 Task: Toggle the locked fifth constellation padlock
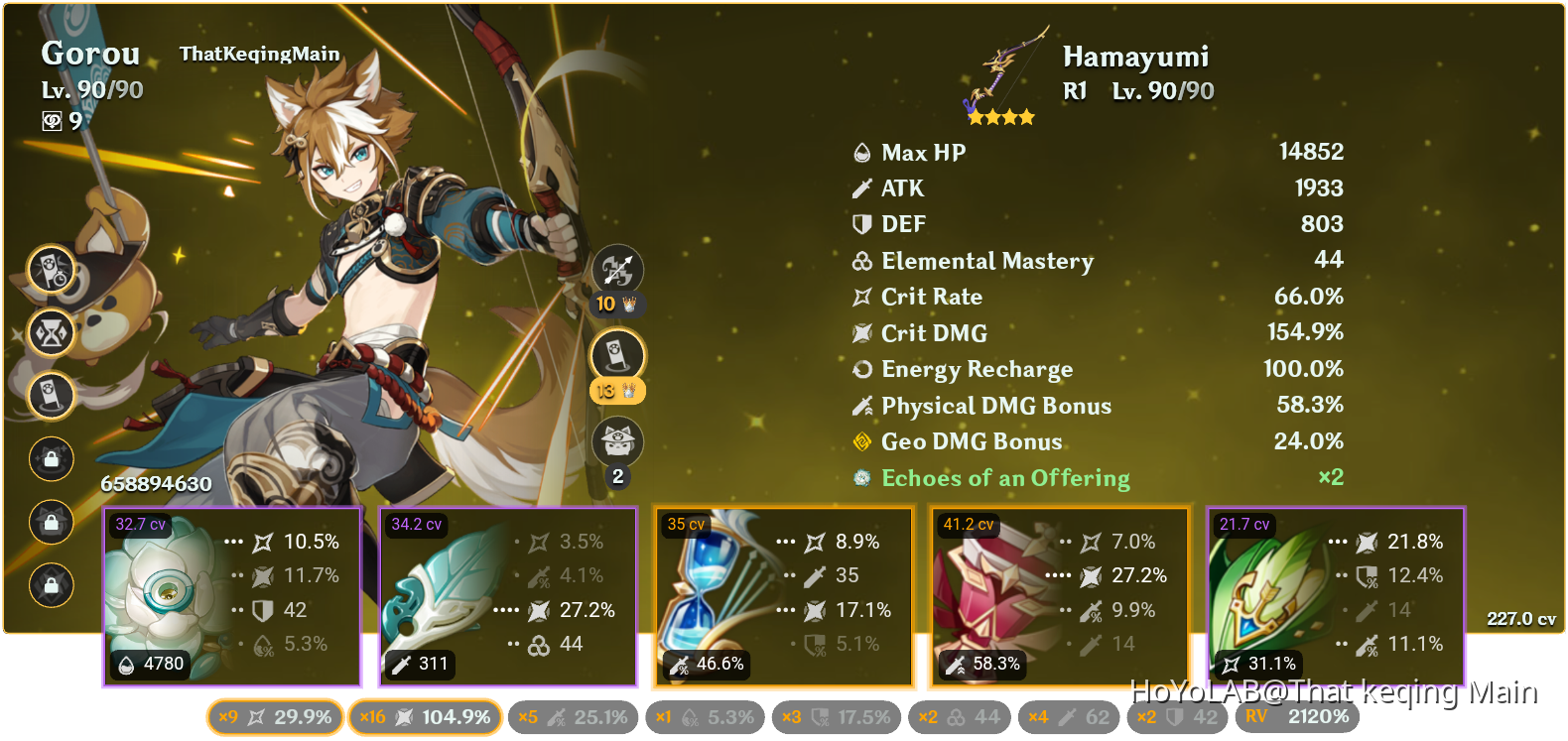pos(51,523)
